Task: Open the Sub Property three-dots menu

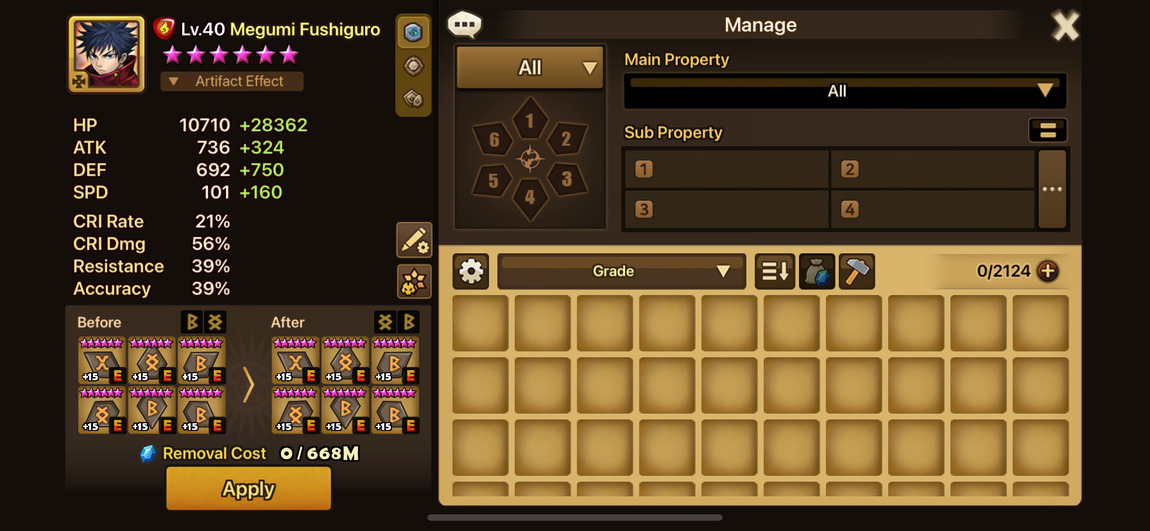Action: coord(1052,189)
